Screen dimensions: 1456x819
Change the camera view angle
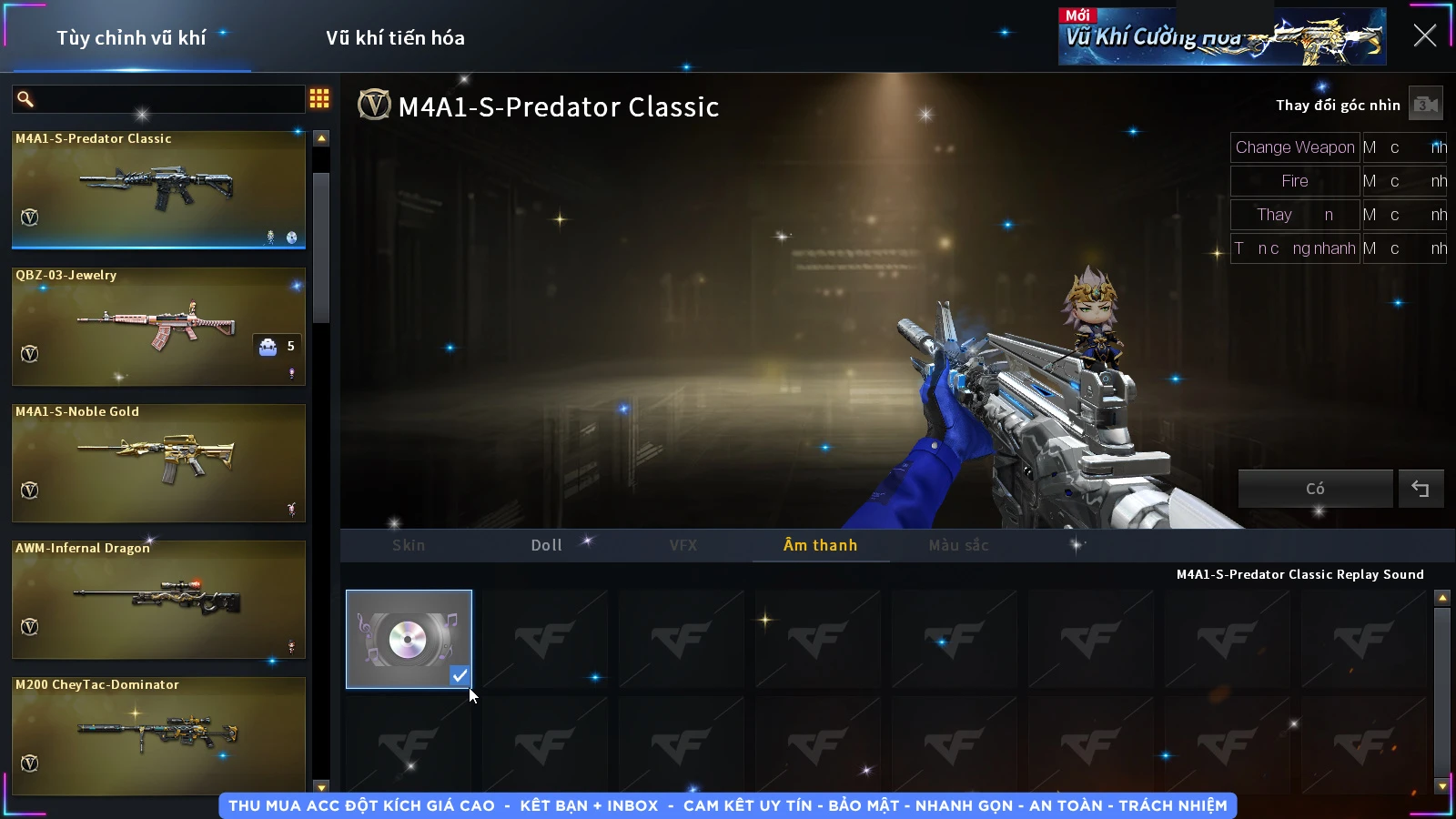pos(1425,105)
